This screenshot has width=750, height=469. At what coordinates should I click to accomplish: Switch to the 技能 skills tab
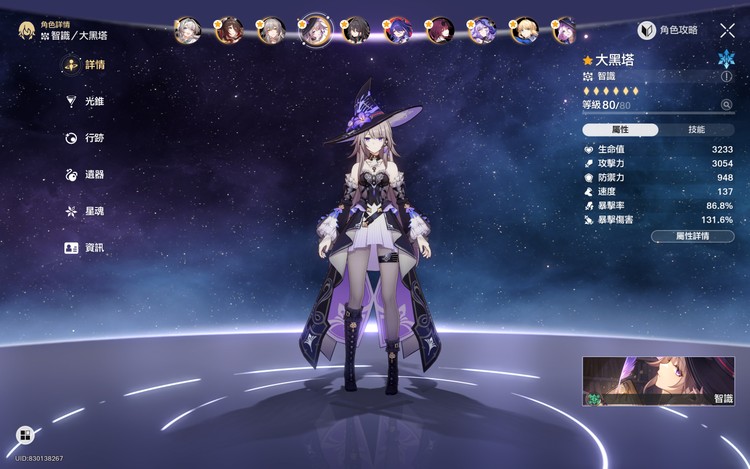pos(696,130)
